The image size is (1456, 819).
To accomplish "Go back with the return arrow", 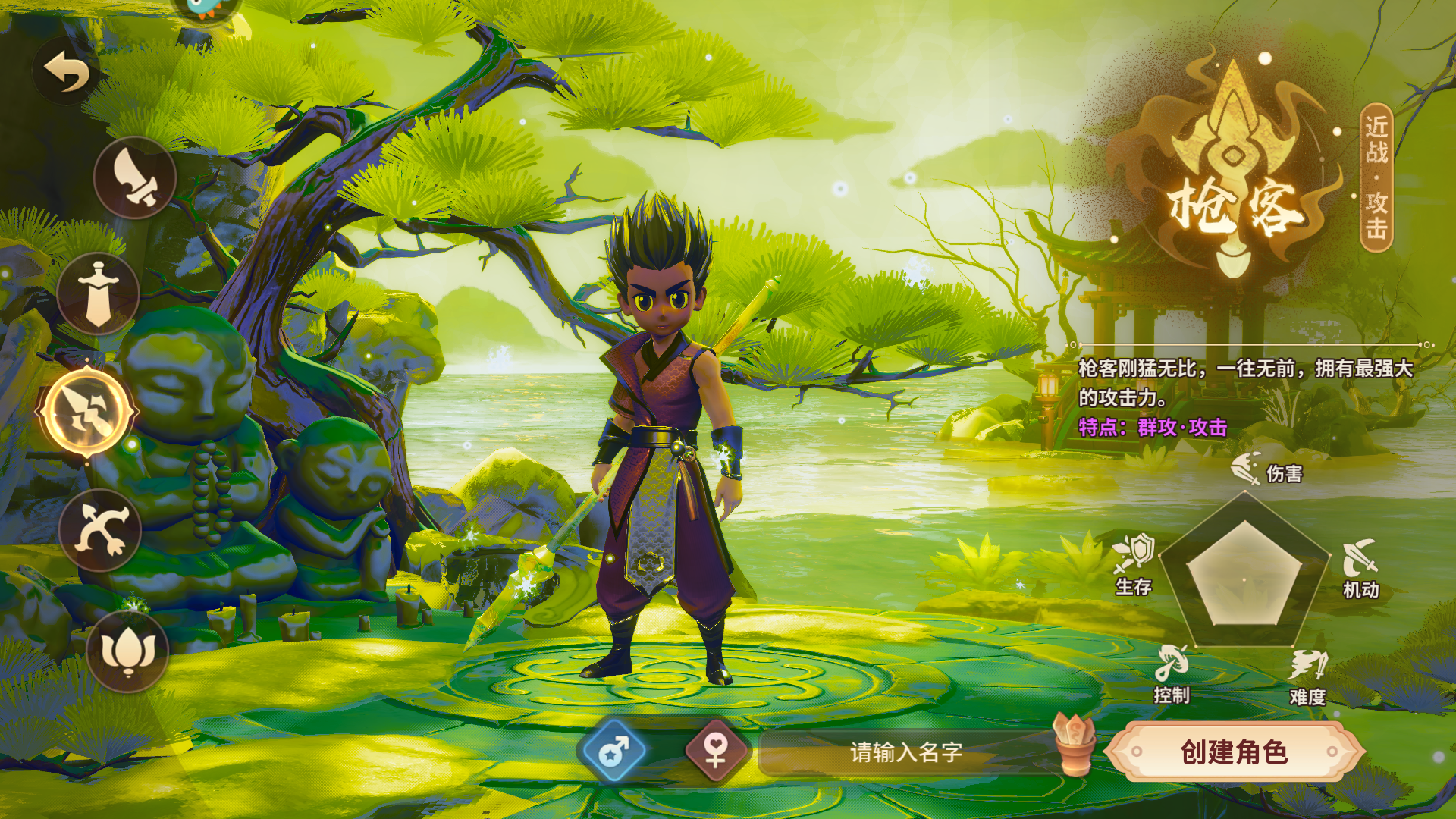I will coord(67,71).
